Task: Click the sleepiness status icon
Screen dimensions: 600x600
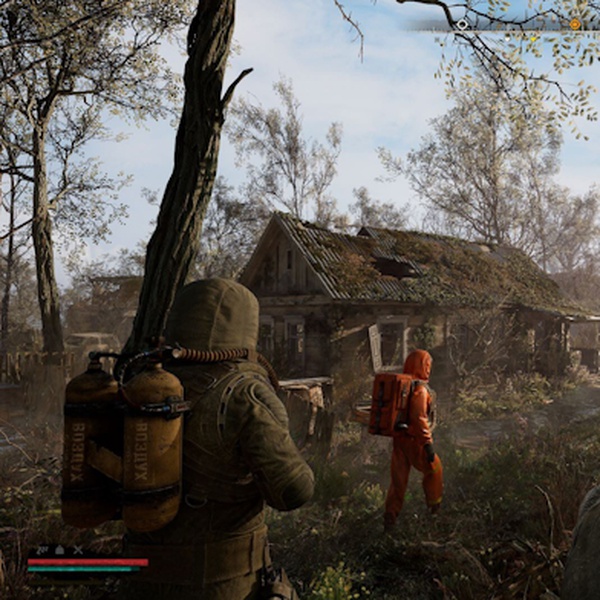Action: coord(43,549)
